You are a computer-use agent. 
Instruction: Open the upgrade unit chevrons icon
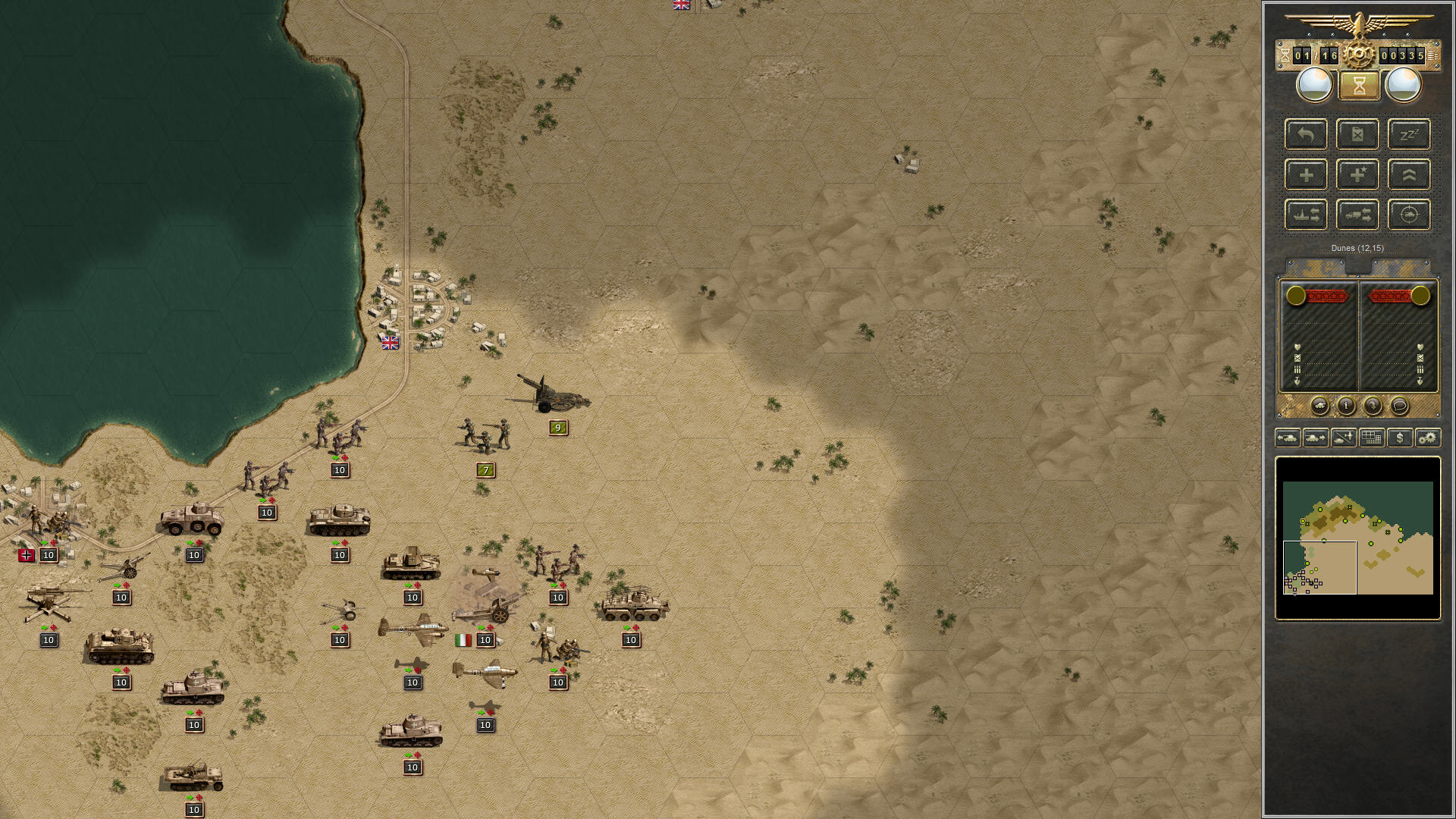[1408, 174]
